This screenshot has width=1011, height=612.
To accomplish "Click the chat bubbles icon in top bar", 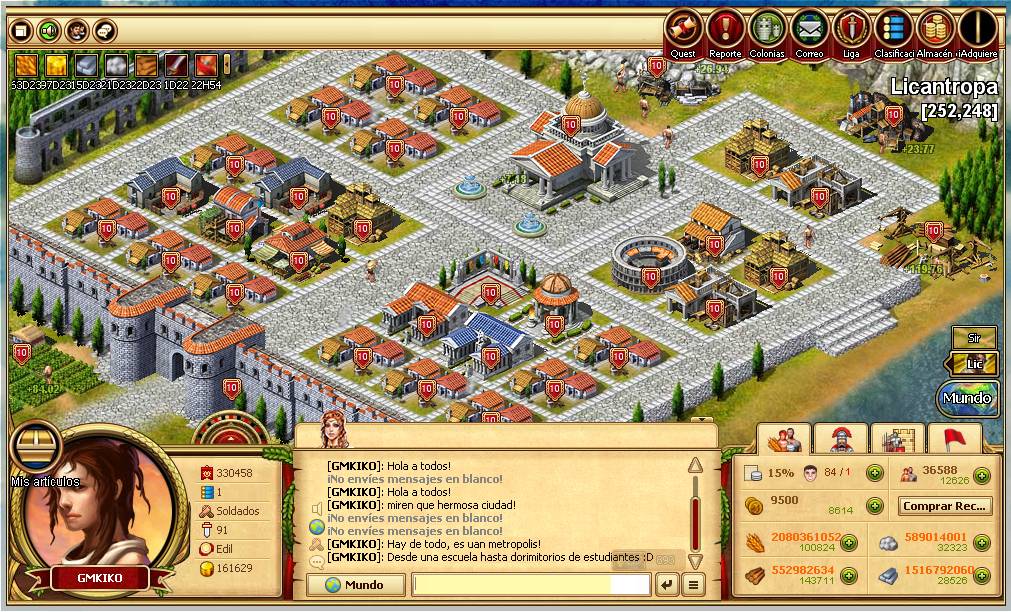I will [104, 31].
